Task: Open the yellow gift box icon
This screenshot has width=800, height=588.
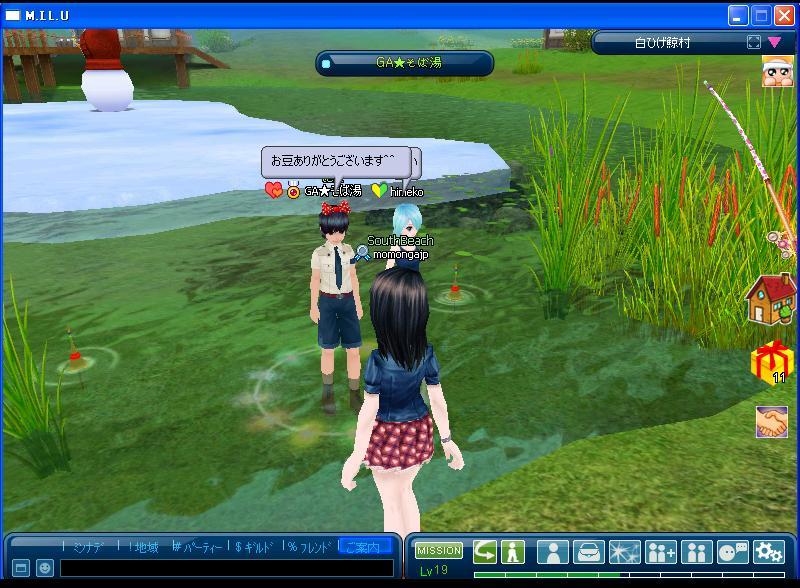Action: coord(771,362)
